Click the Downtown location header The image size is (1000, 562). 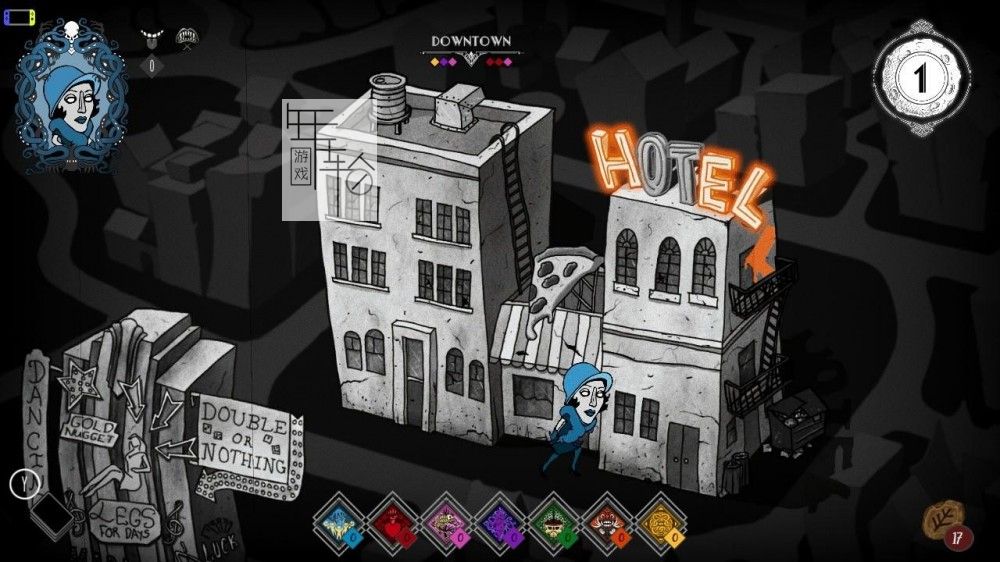471,42
